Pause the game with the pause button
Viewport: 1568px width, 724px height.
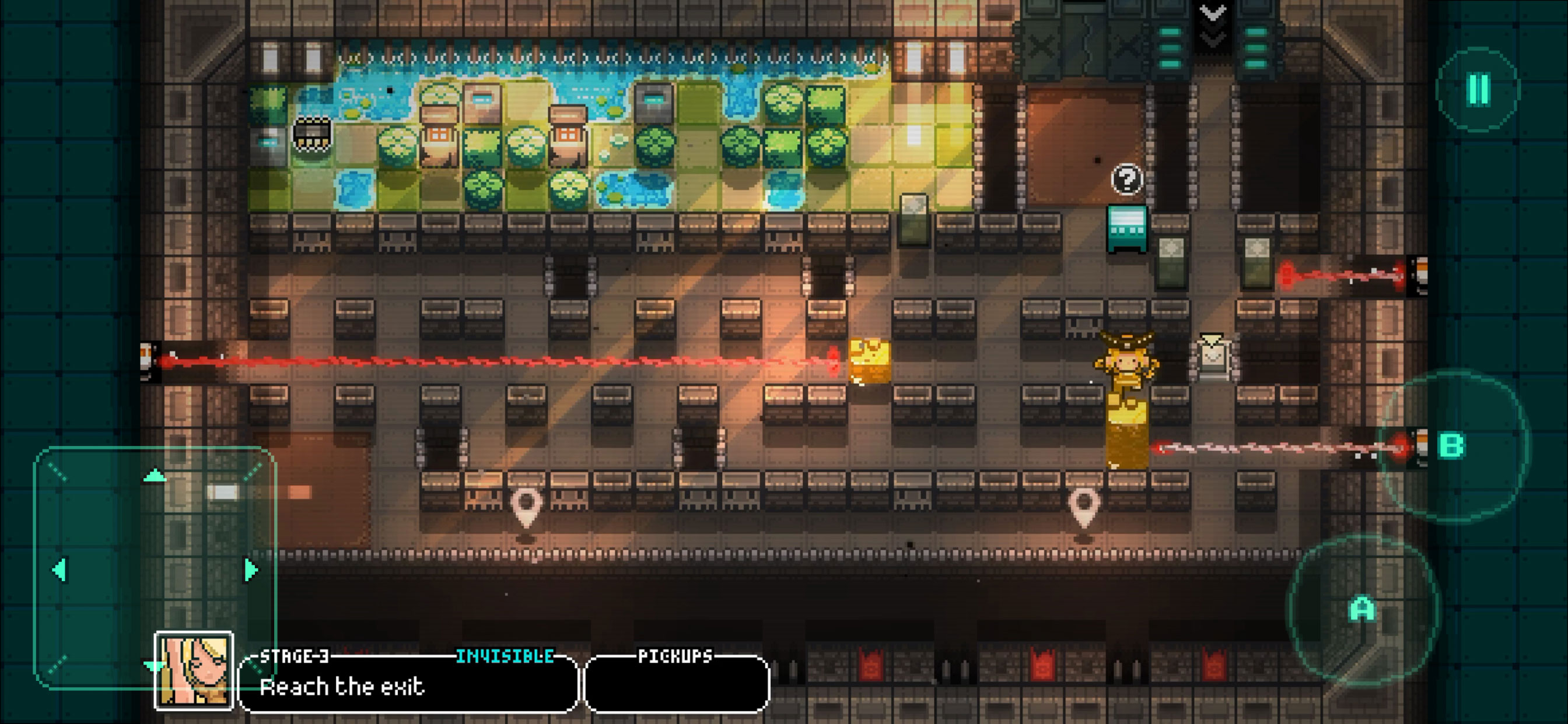pyautogui.click(x=1479, y=89)
